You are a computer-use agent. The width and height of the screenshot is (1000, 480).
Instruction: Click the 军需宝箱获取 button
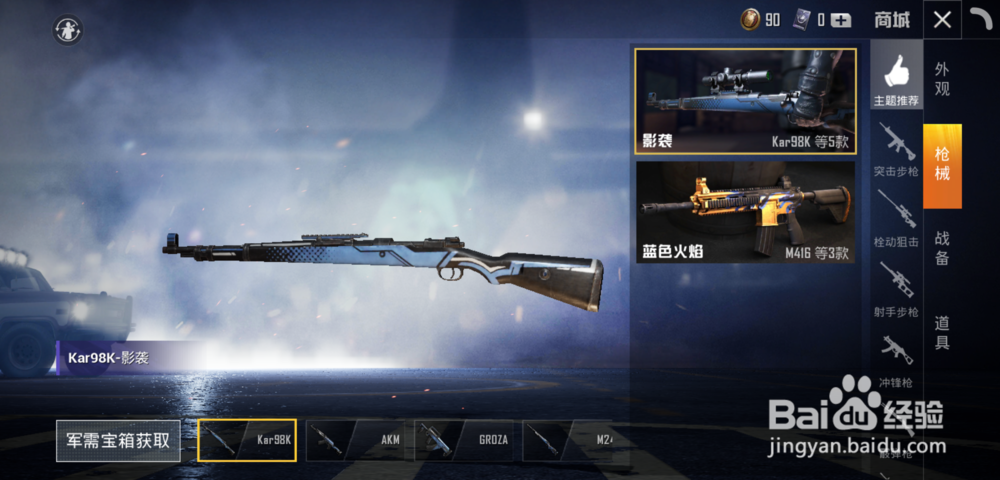tap(118, 440)
